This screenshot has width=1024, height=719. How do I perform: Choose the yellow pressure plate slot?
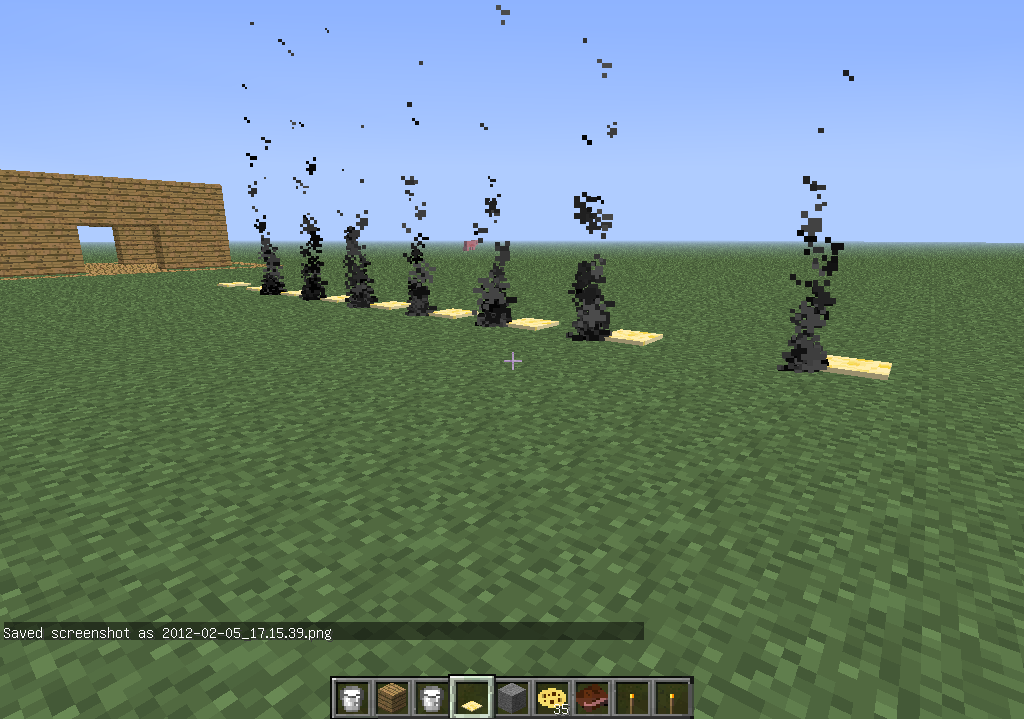[x=471, y=697]
